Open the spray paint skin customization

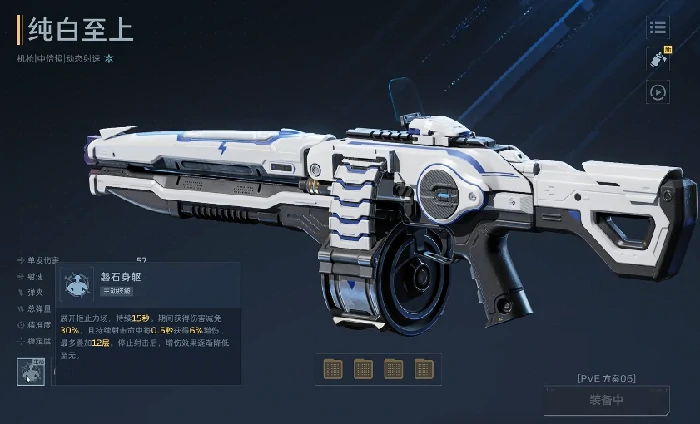[x=658, y=59]
